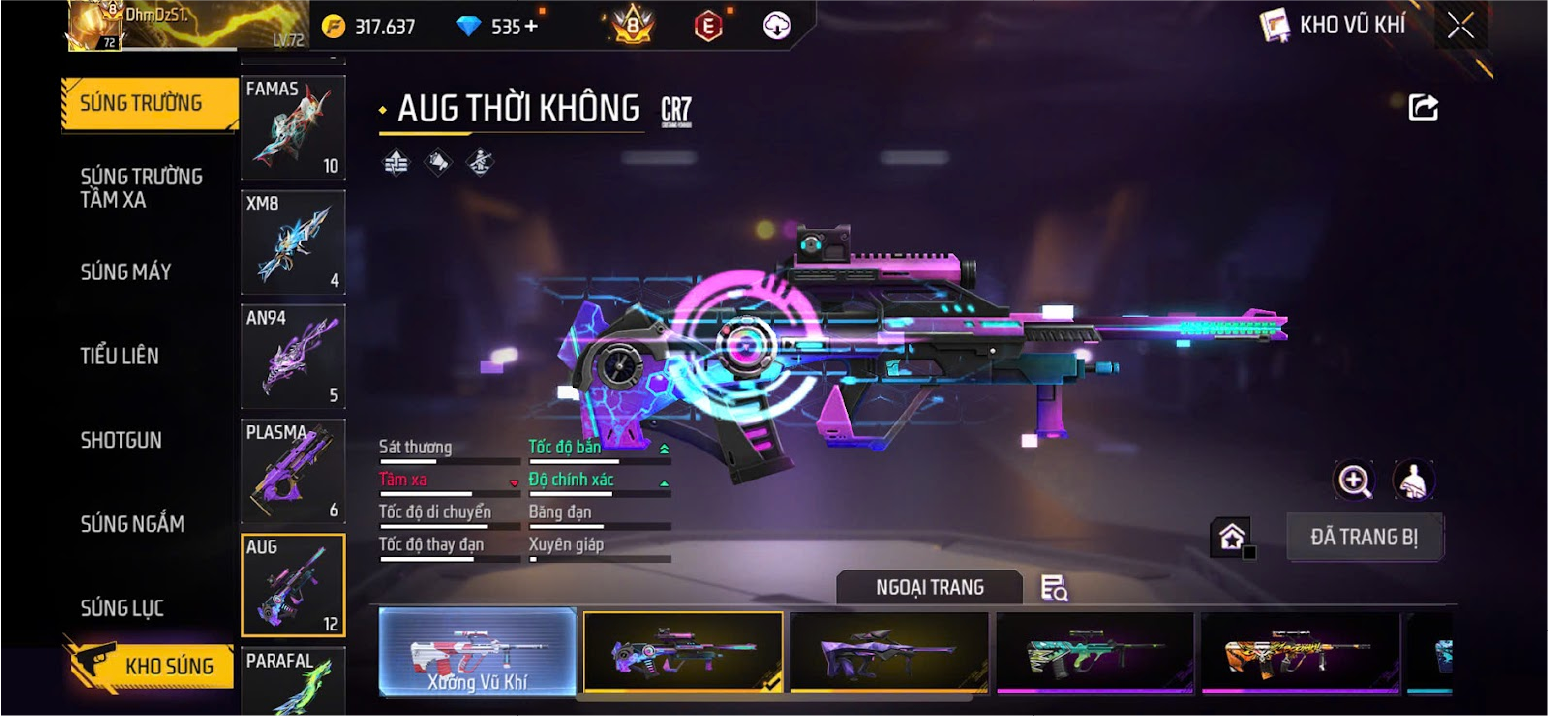Select the AN94 weapon tile

point(293,356)
